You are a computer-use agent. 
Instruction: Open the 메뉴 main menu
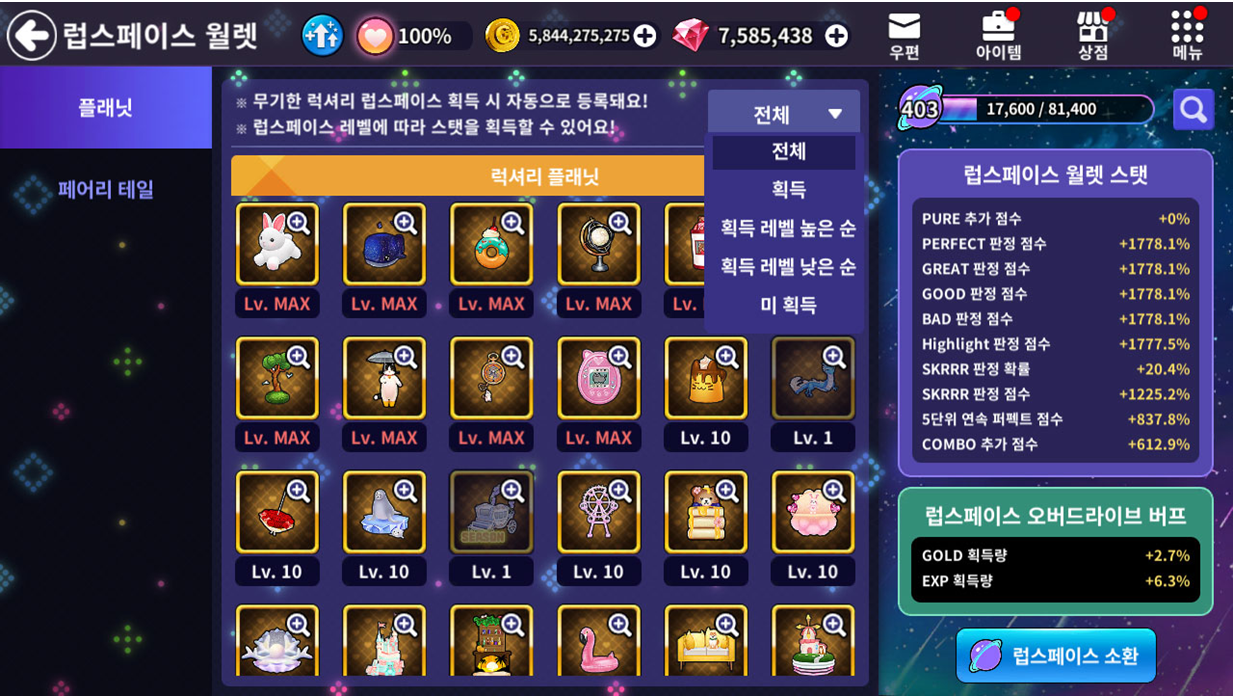point(1187,35)
